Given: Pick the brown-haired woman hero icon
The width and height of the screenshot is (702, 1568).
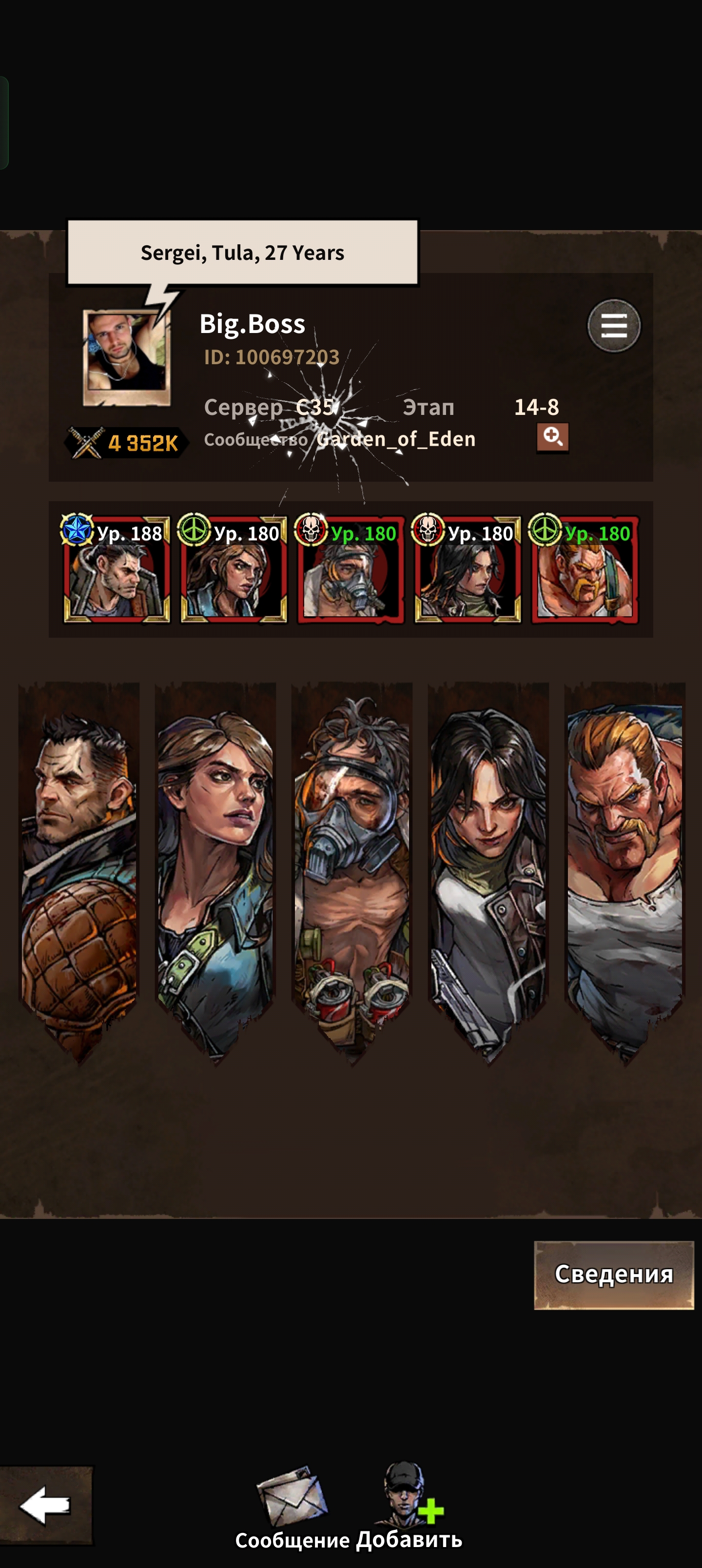Looking at the screenshot, I should pyautogui.click(x=233, y=570).
